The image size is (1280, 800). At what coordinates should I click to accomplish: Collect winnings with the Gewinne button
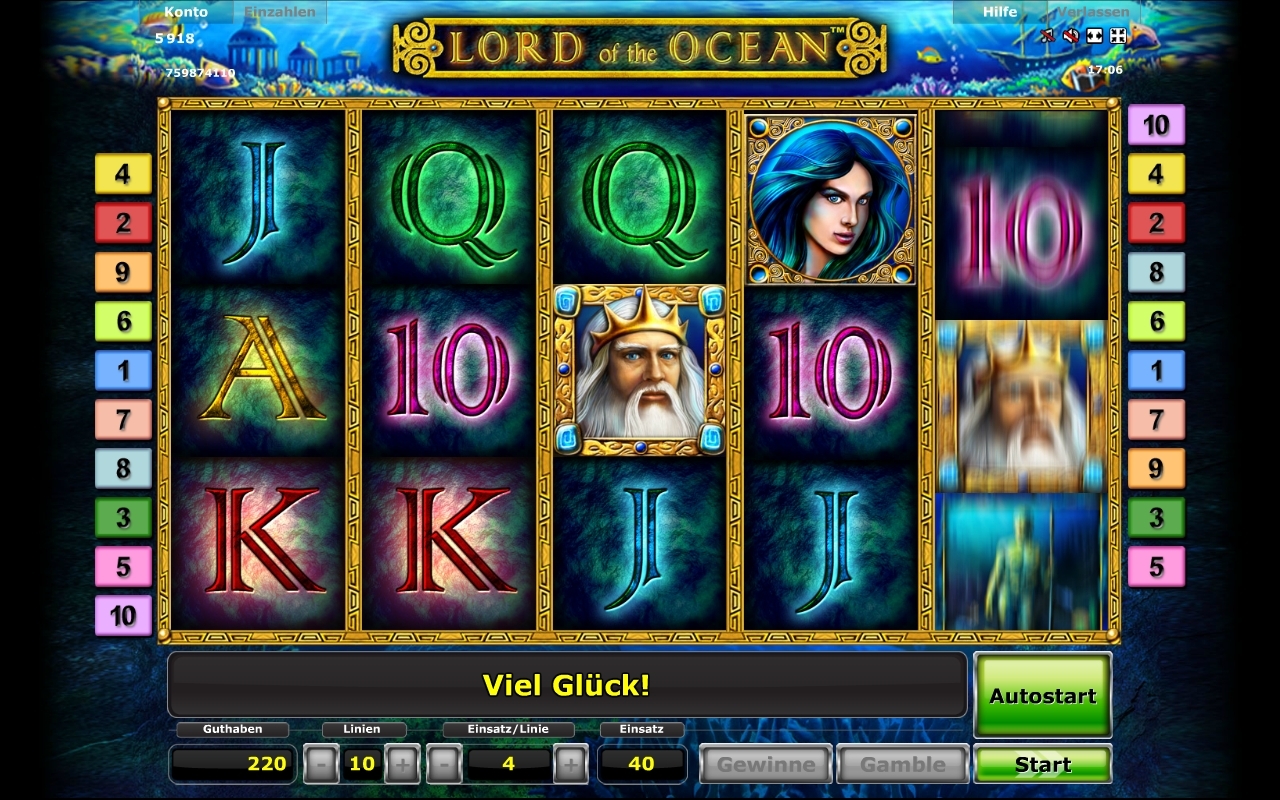(x=765, y=765)
